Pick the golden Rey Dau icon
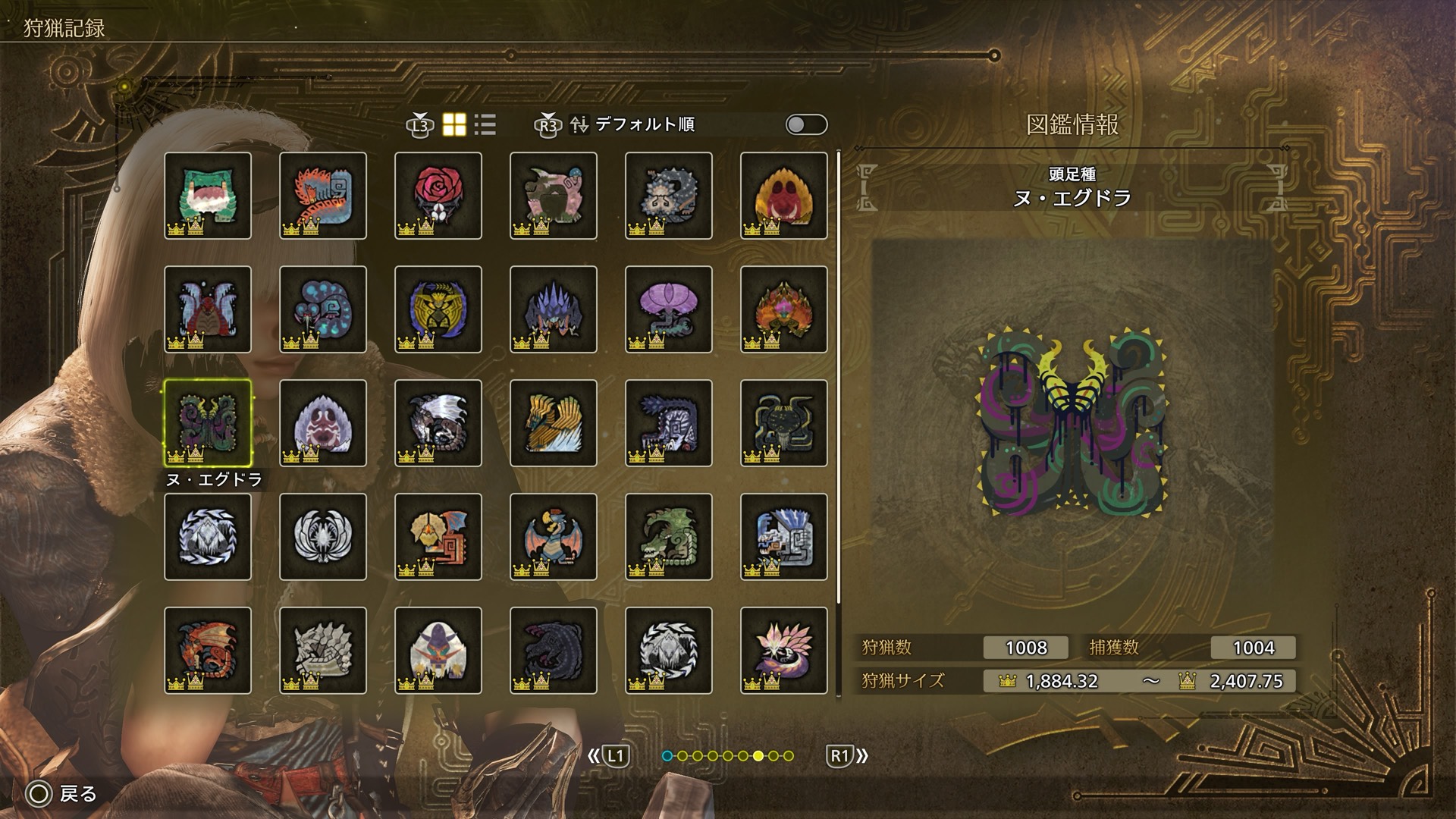Image resolution: width=1456 pixels, height=819 pixels. (x=438, y=309)
